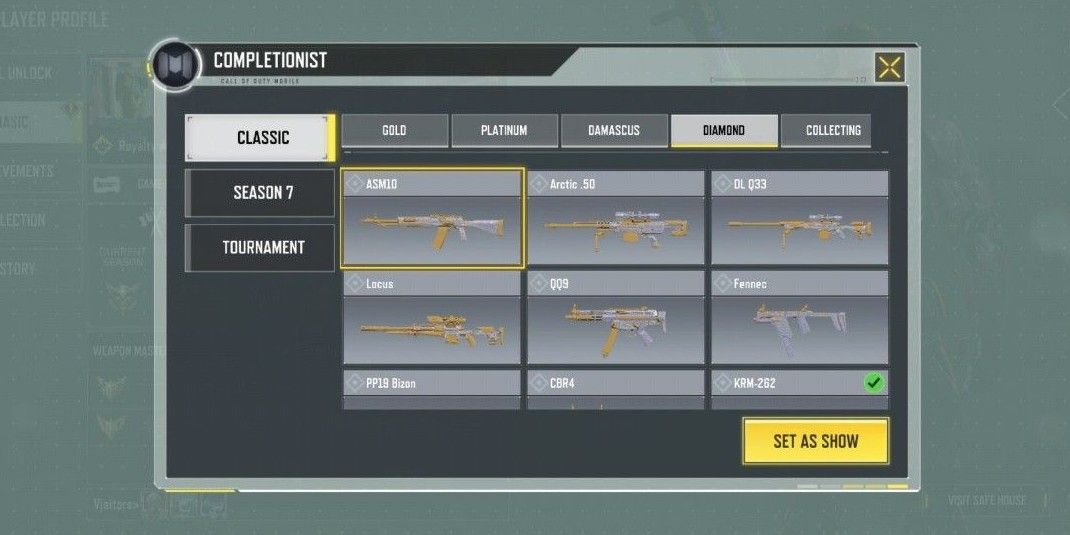This screenshot has height=535, width=1070.
Task: Select the Classic category
Action: click(x=262, y=138)
